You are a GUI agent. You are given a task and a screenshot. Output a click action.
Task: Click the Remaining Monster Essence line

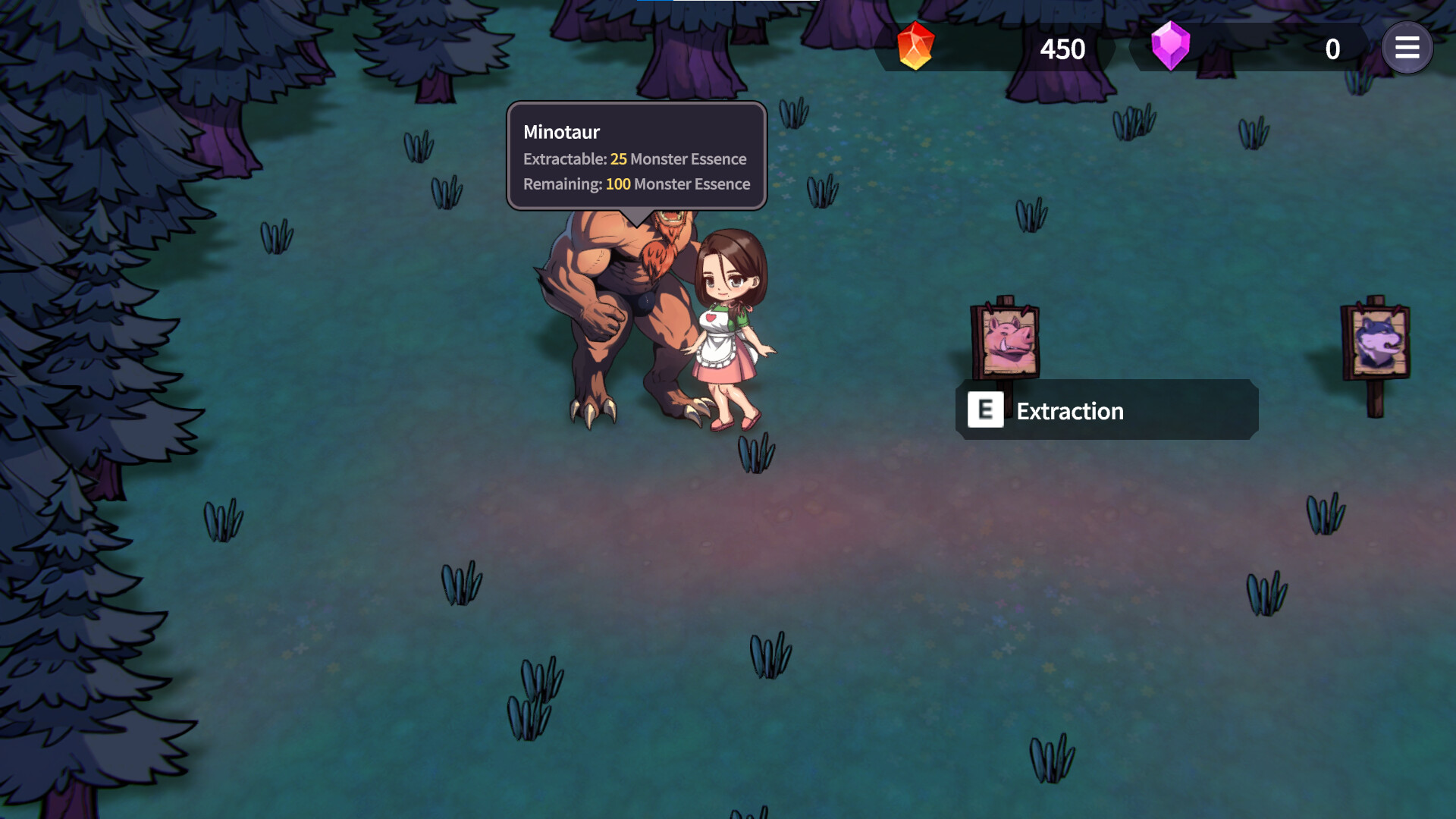point(635,184)
